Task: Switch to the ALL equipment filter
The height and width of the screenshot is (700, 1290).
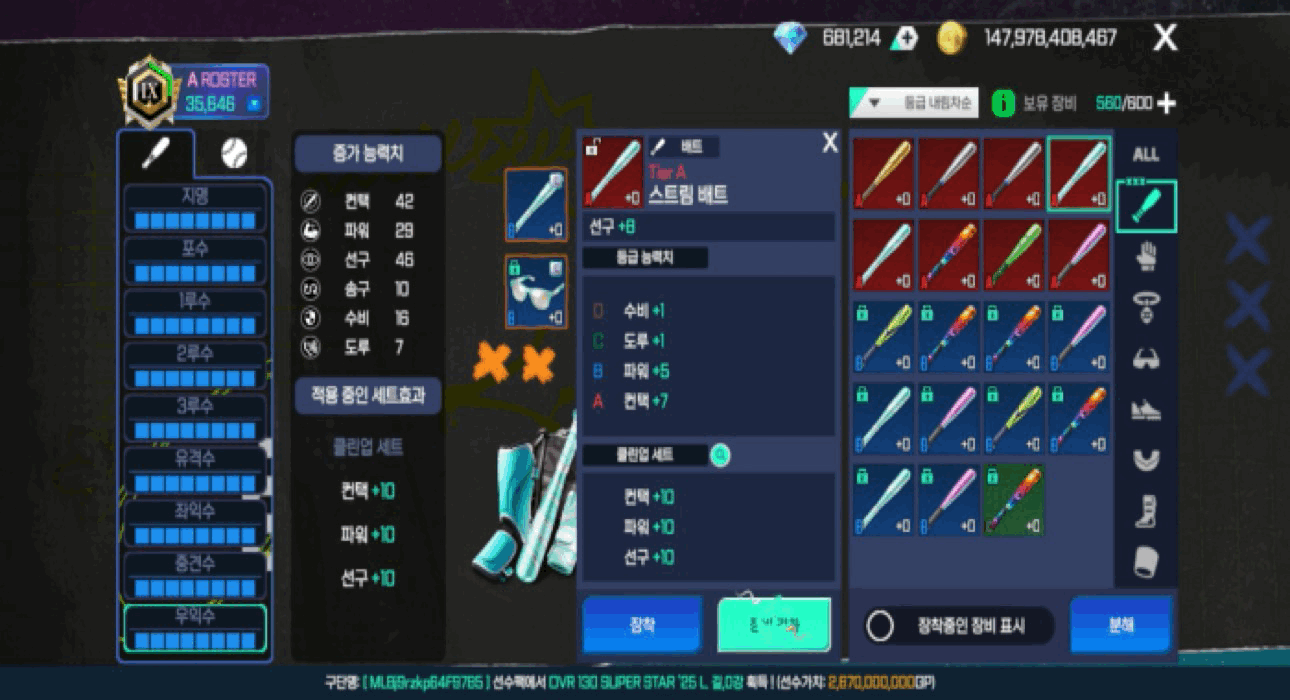Action: coord(1146,155)
